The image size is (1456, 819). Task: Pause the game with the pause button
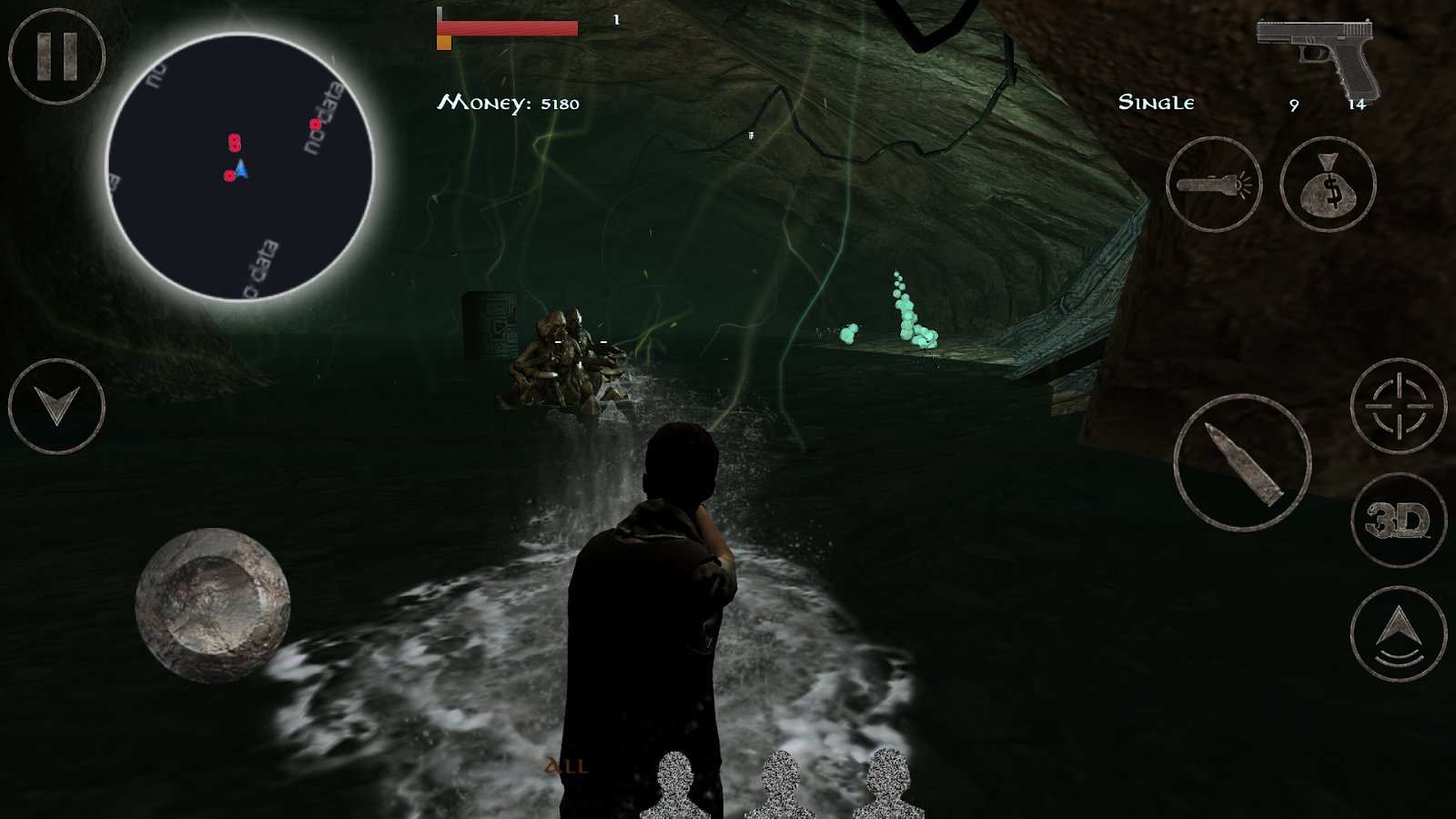(56, 56)
